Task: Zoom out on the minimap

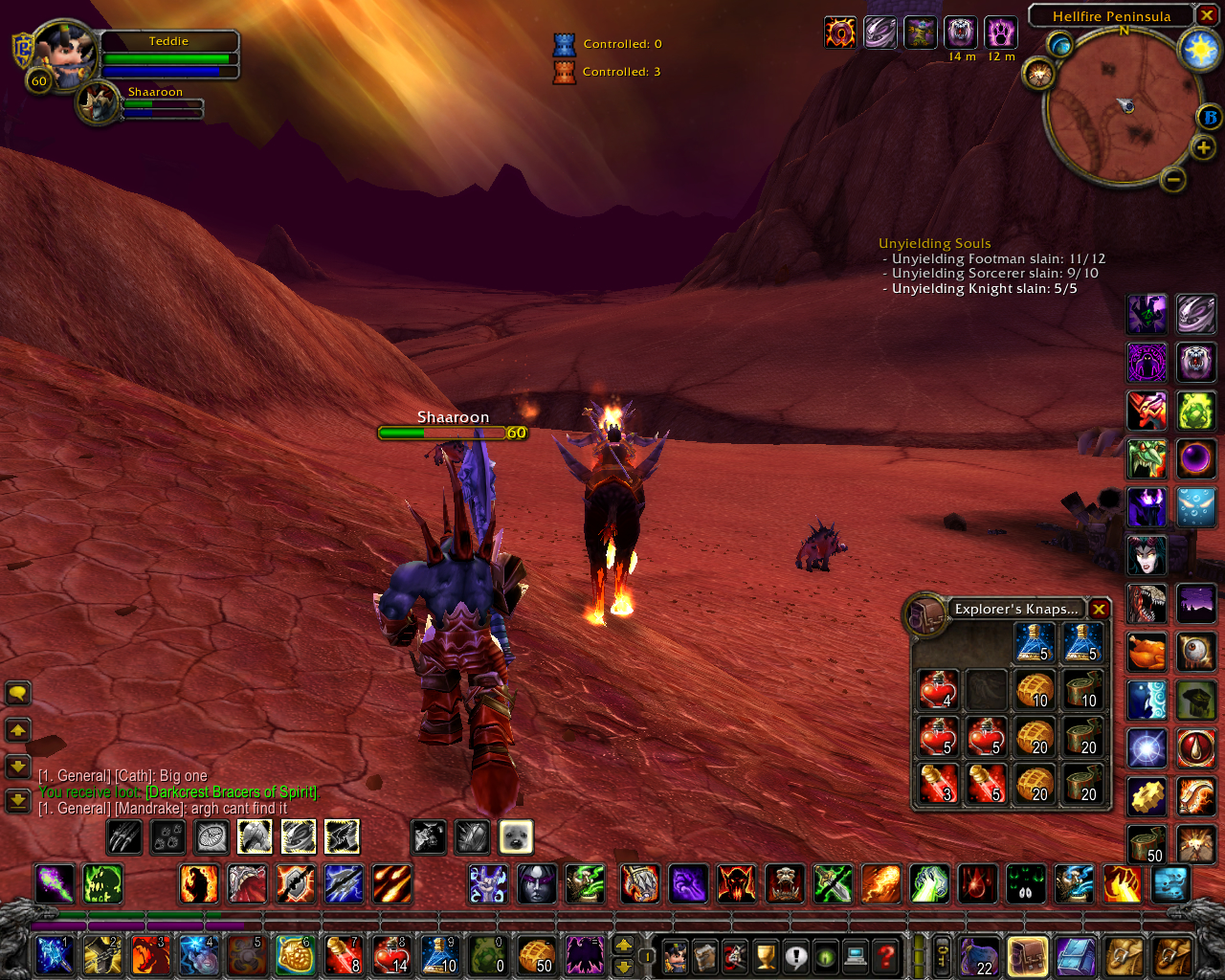Action: [x=1173, y=179]
